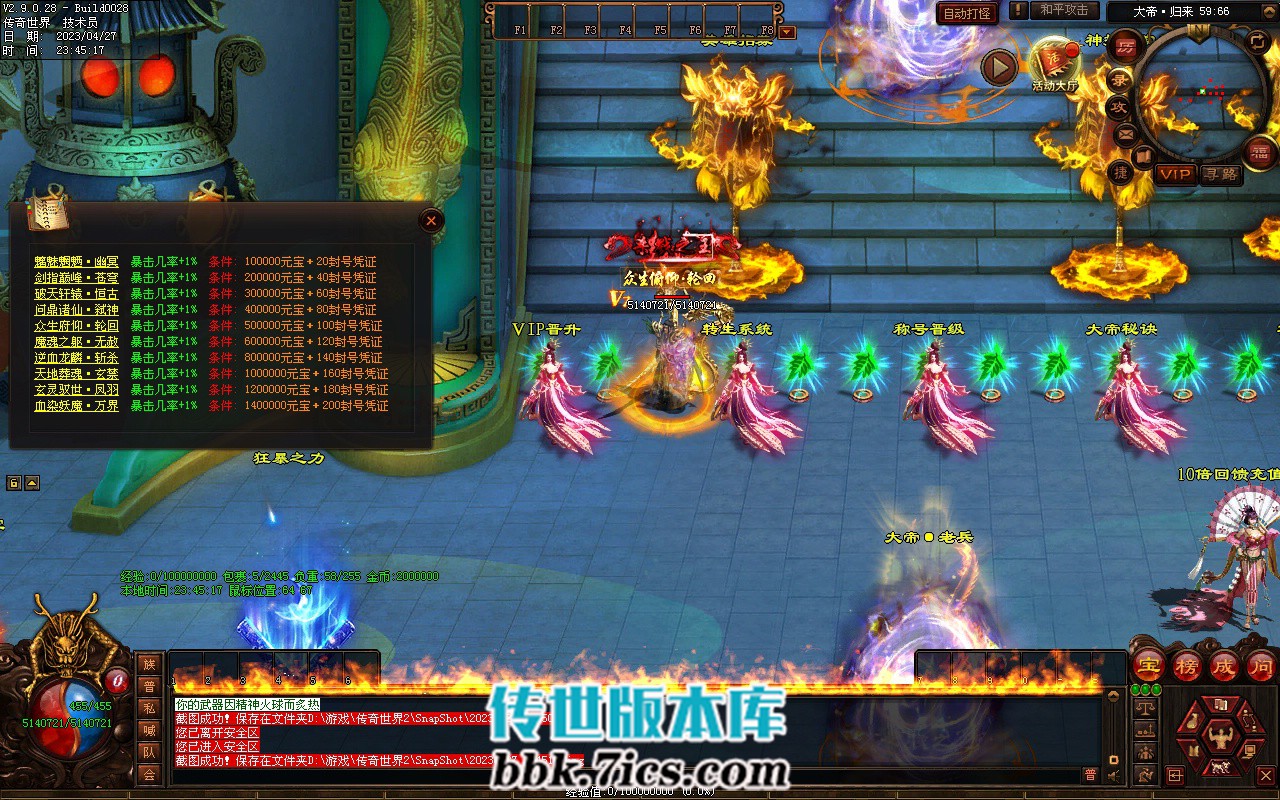Close the title upgrade dialog
This screenshot has height=800, width=1280.
coord(431,221)
